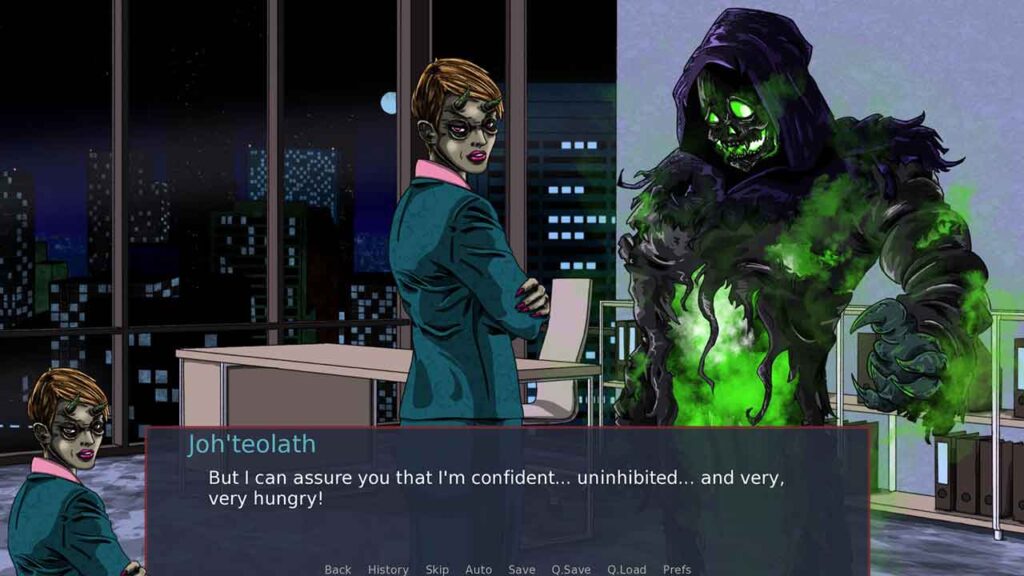The image size is (1024, 576).
Task: Open the Save game screen
Action: pos(521,569)
